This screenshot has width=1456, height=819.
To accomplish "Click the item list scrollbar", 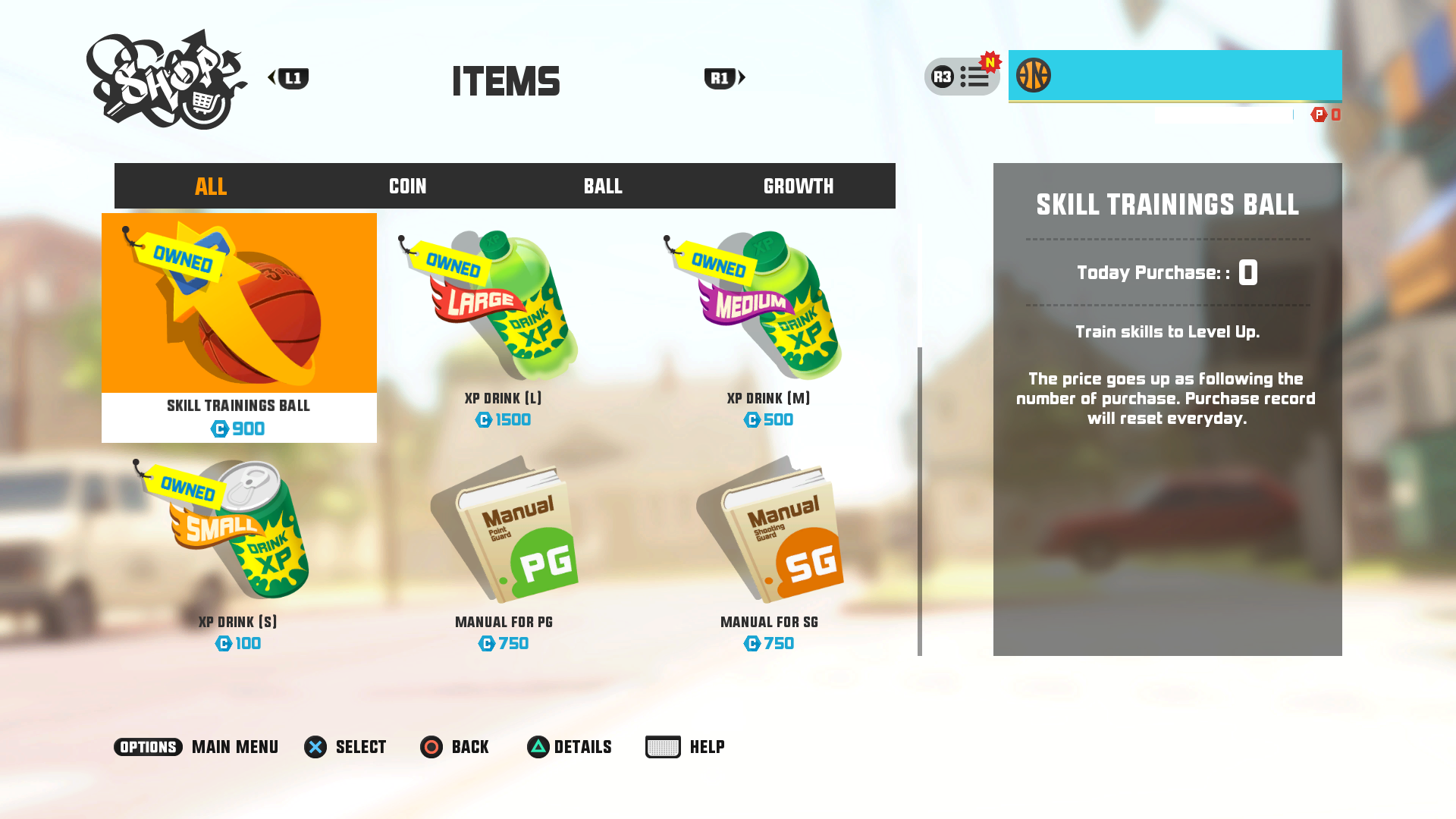I will pyautogui.click(x=920, y=500).
